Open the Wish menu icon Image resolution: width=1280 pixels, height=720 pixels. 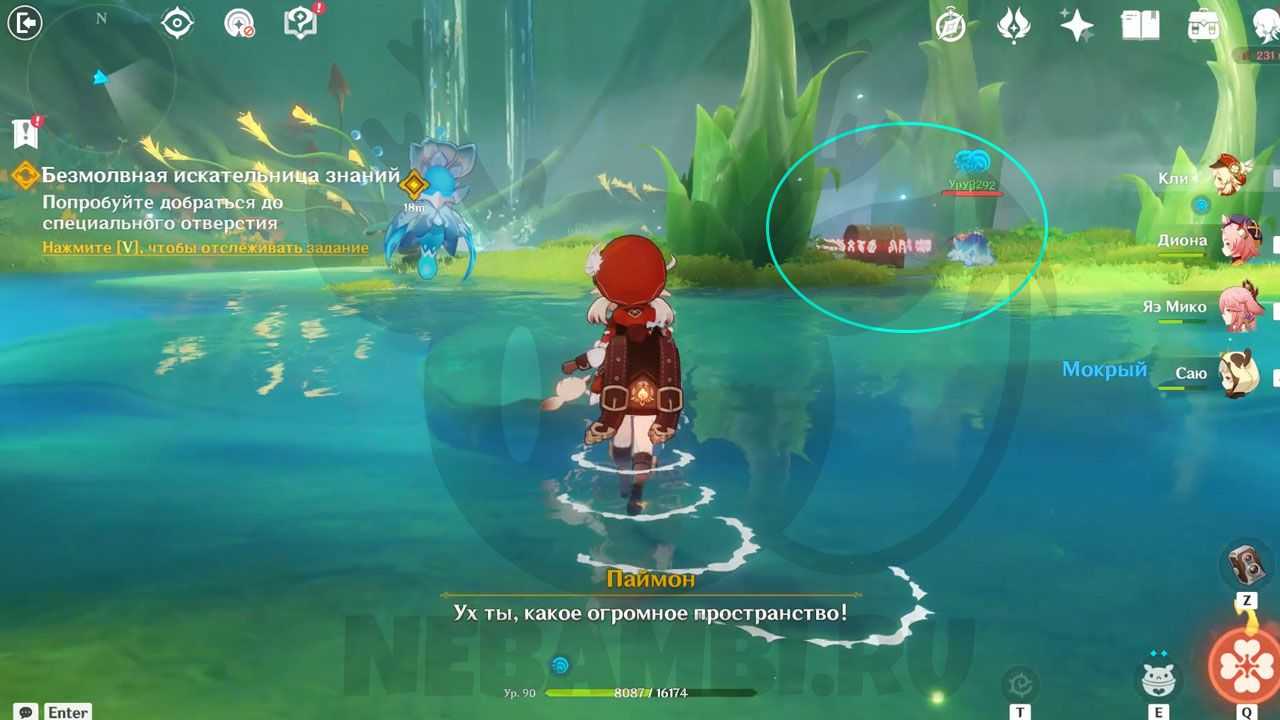1014,25
